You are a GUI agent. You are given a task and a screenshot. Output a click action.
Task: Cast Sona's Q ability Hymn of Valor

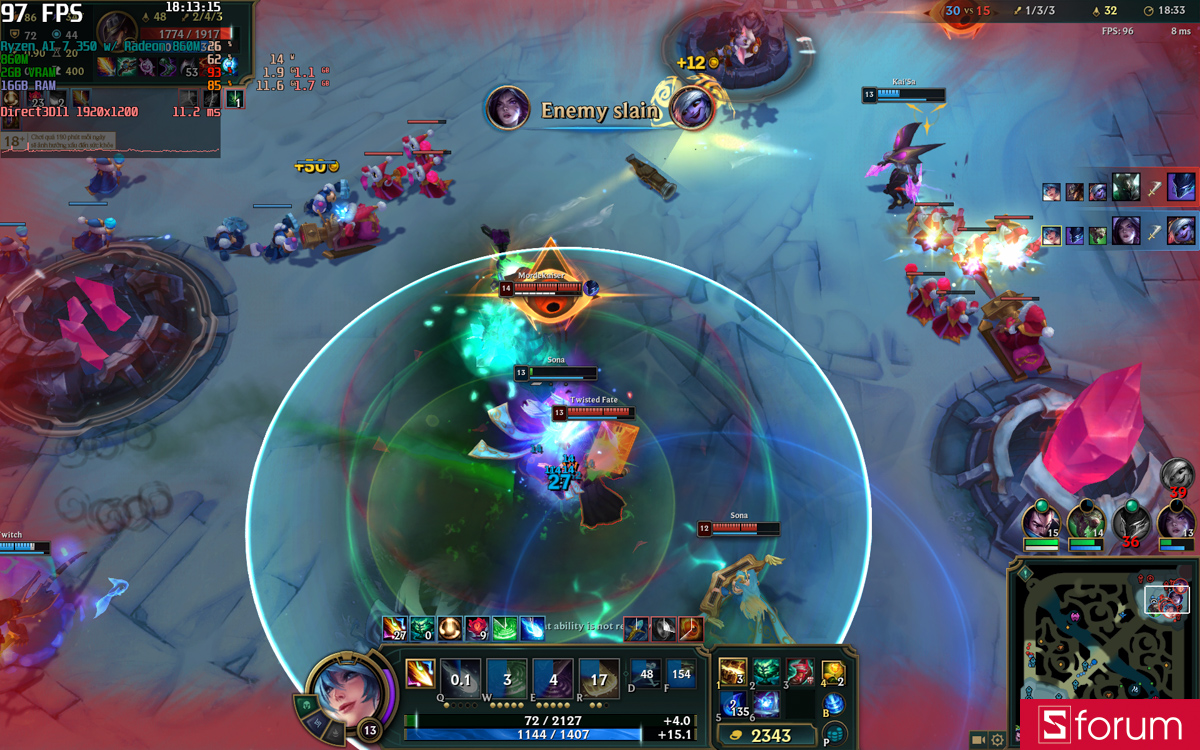461,679
